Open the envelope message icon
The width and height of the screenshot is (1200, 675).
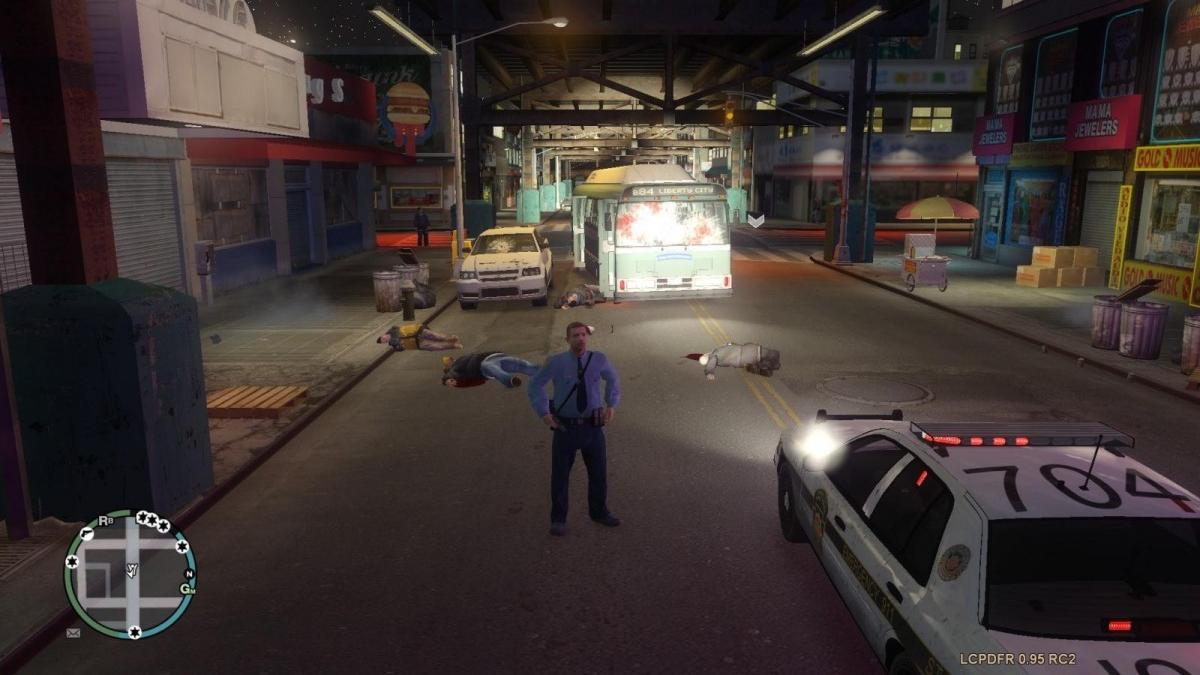coord(73,633)
